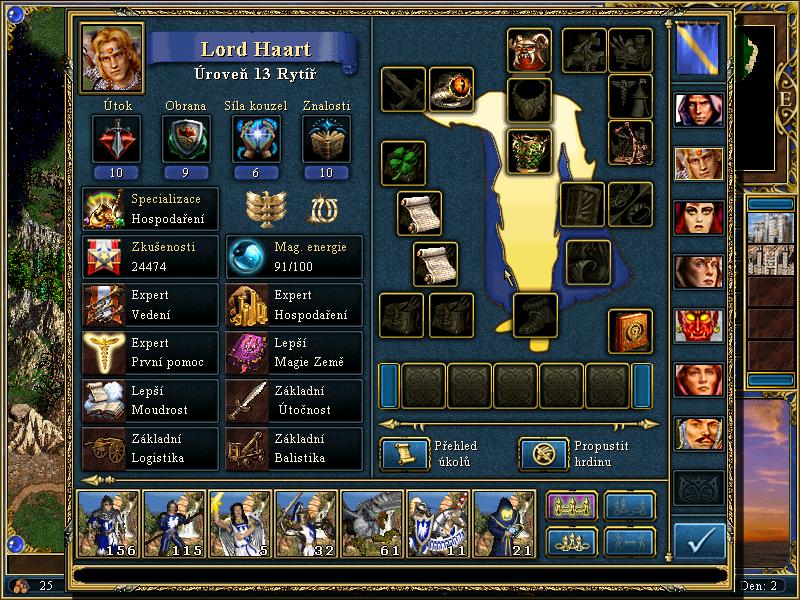Screen dimensions: 800x600
Task: Select the horned helmet artifact slot
Action: tap(529, 50)
